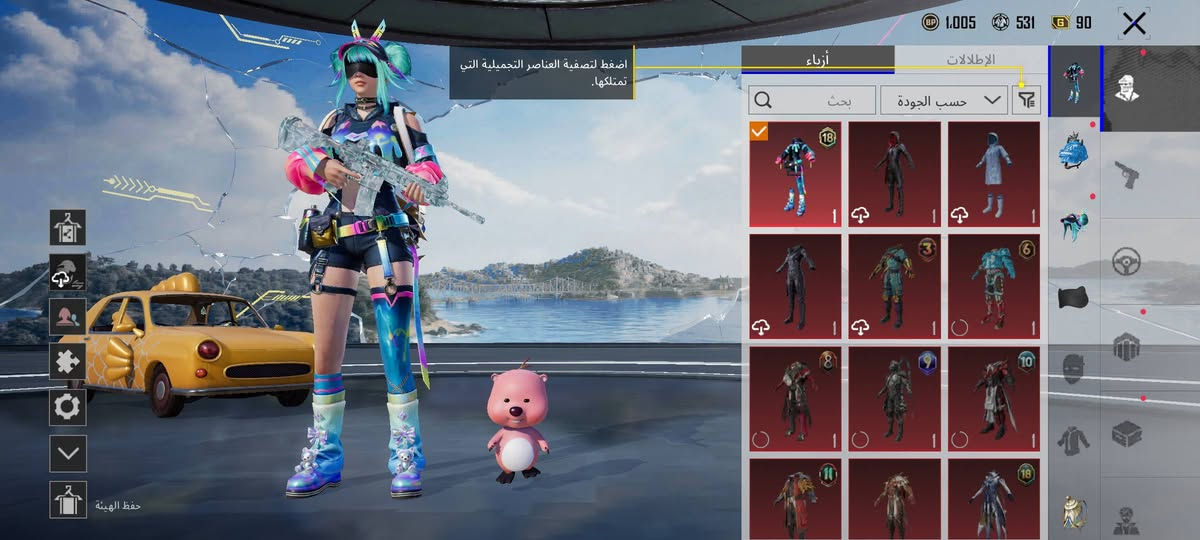Click the puzzle piece icon

pos(68,361)
